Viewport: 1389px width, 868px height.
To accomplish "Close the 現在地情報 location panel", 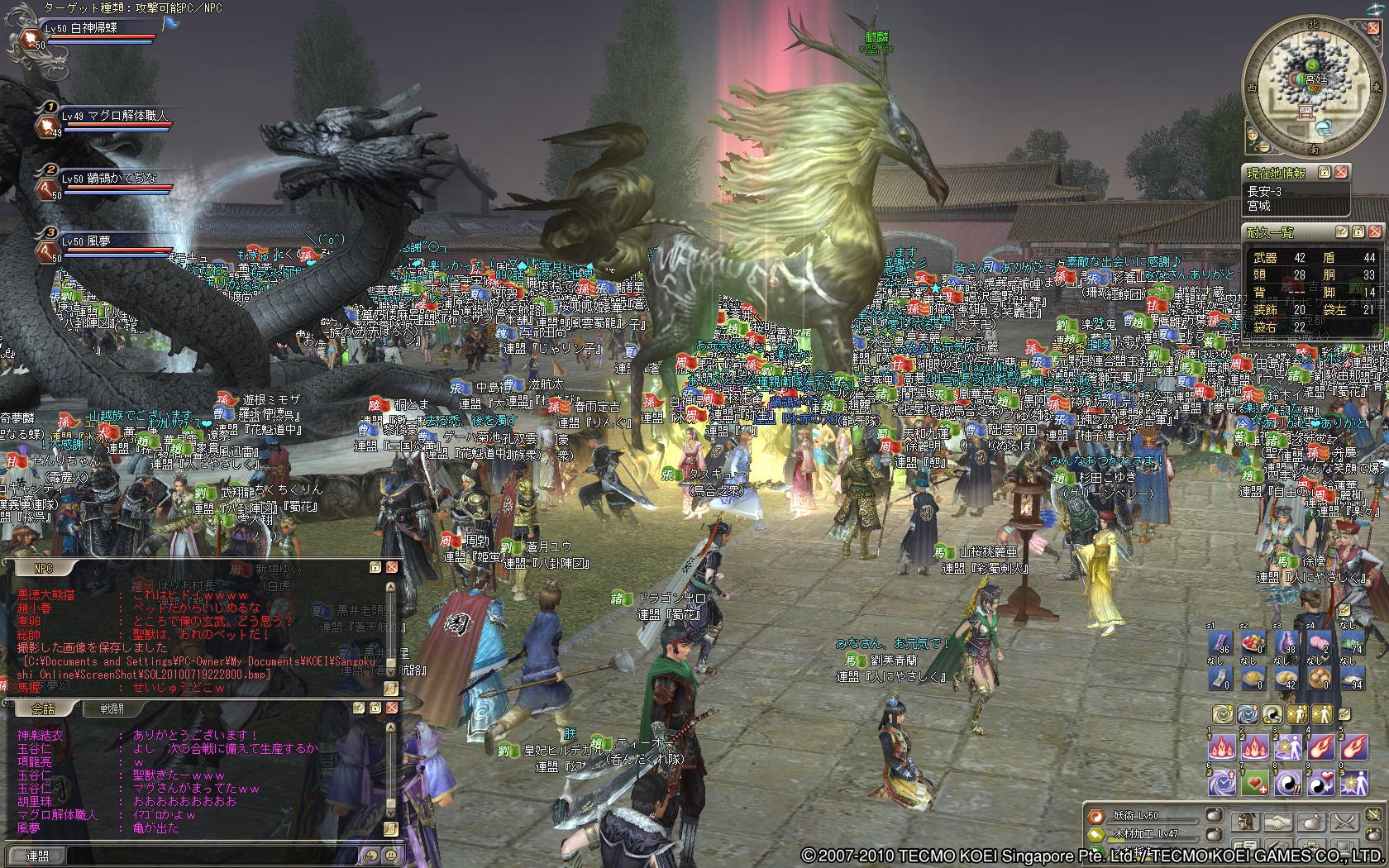I will 1341,172.
